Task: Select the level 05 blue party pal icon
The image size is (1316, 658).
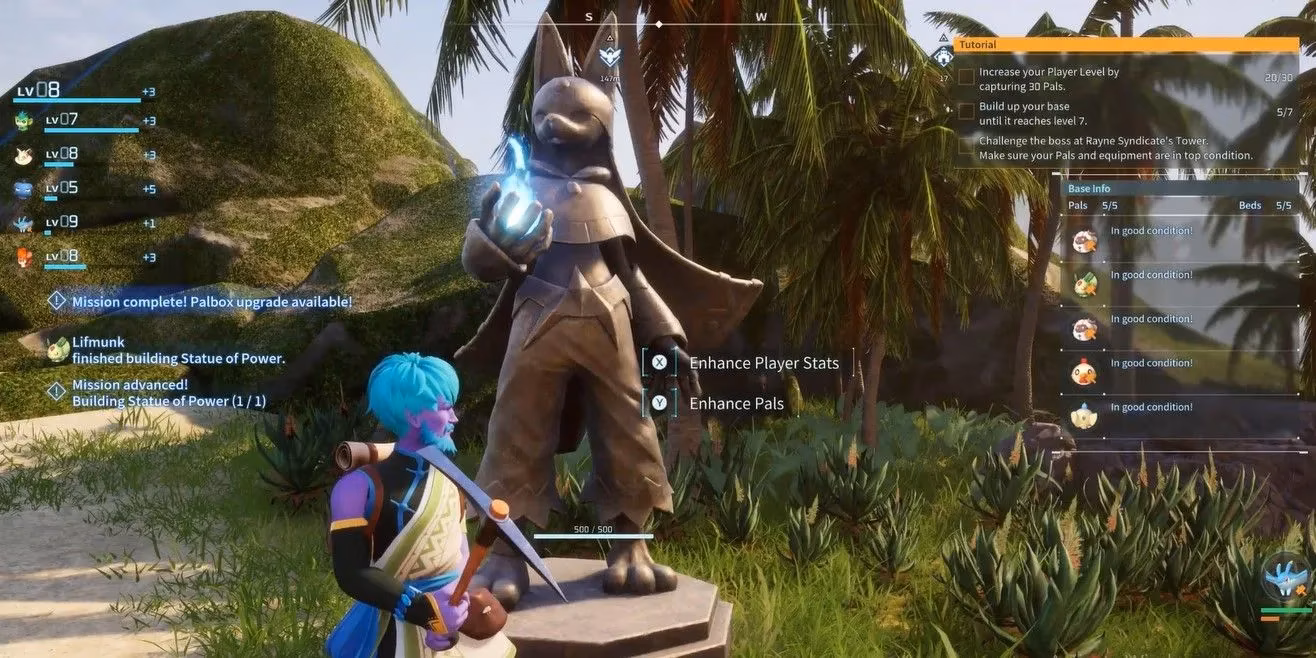Action: tap(24, 188)
